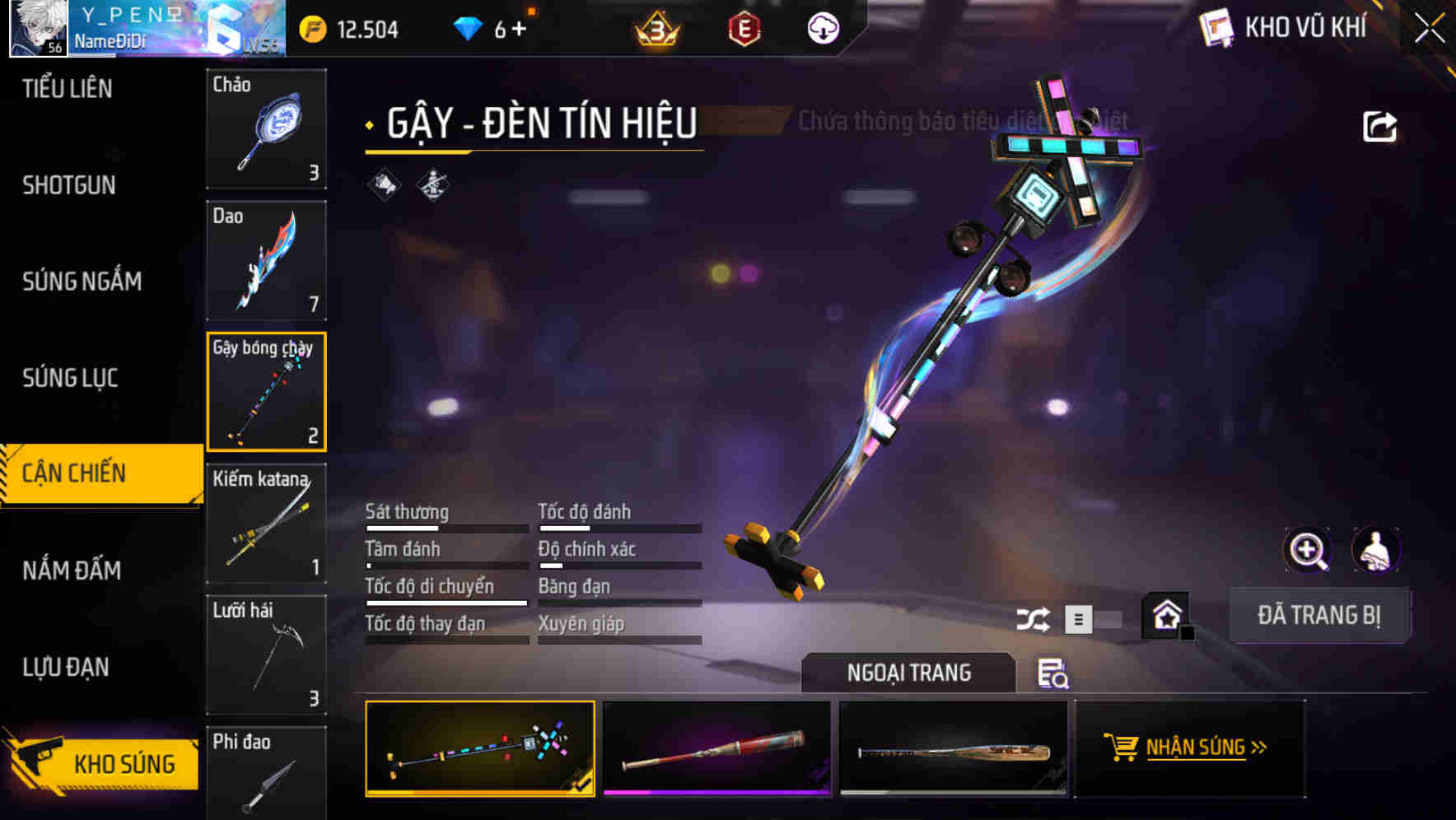Select the SHOTGUN weapon category
This screenshot has height=820, width=1456.
[69, 185]
